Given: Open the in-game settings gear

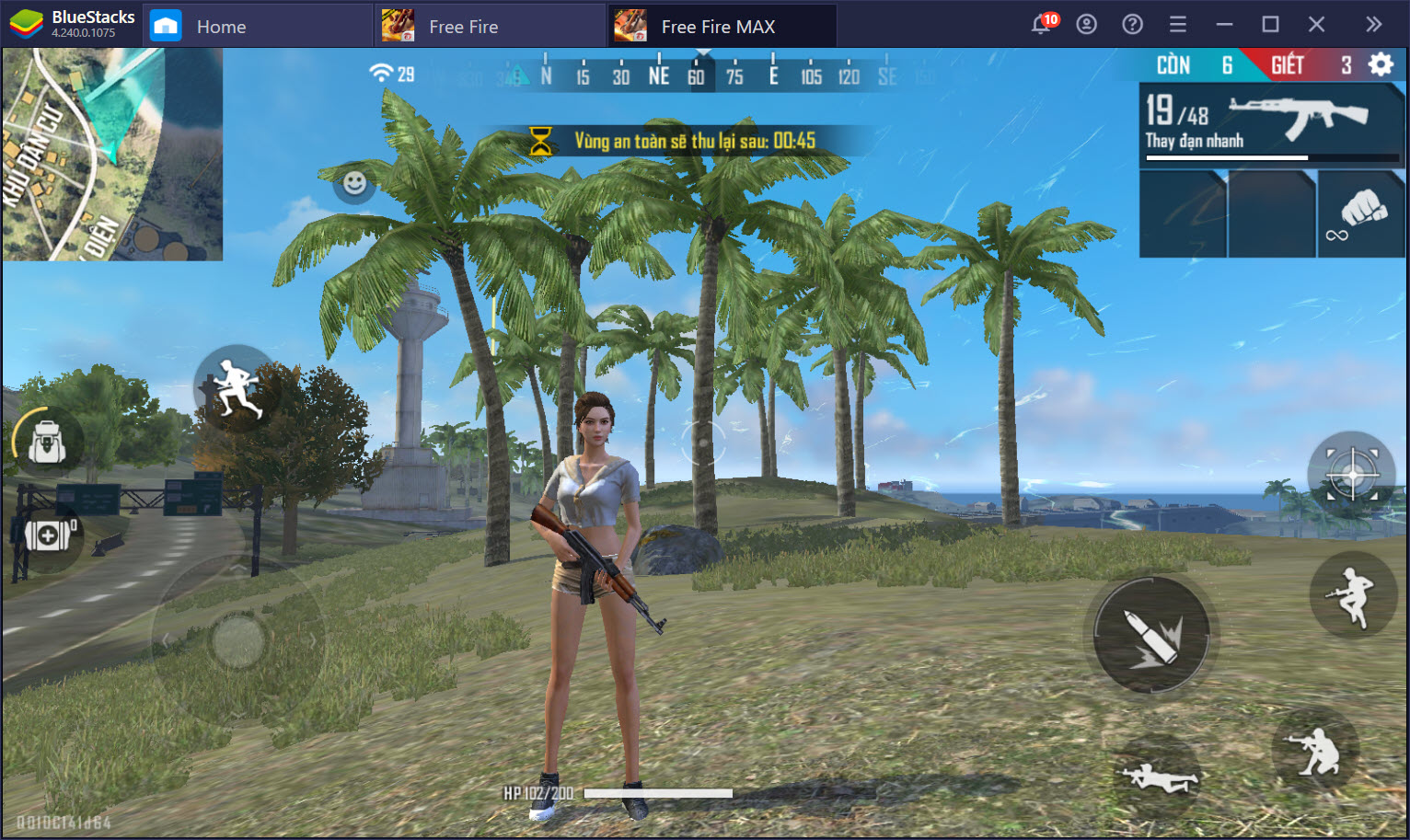Looking at the screenshot, I should click(x=1380, y=64).
